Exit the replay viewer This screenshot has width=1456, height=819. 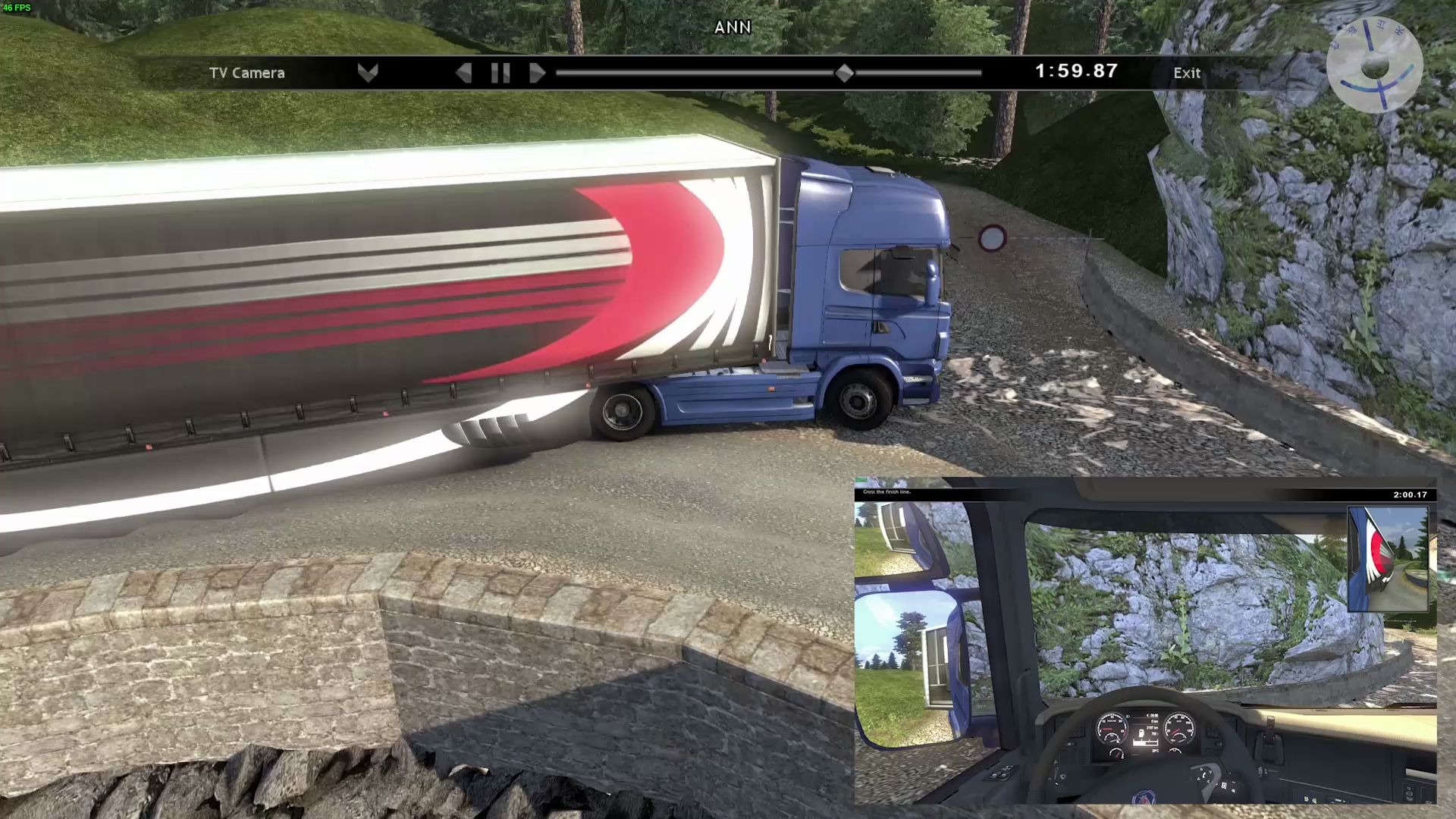pos(1187,73)
